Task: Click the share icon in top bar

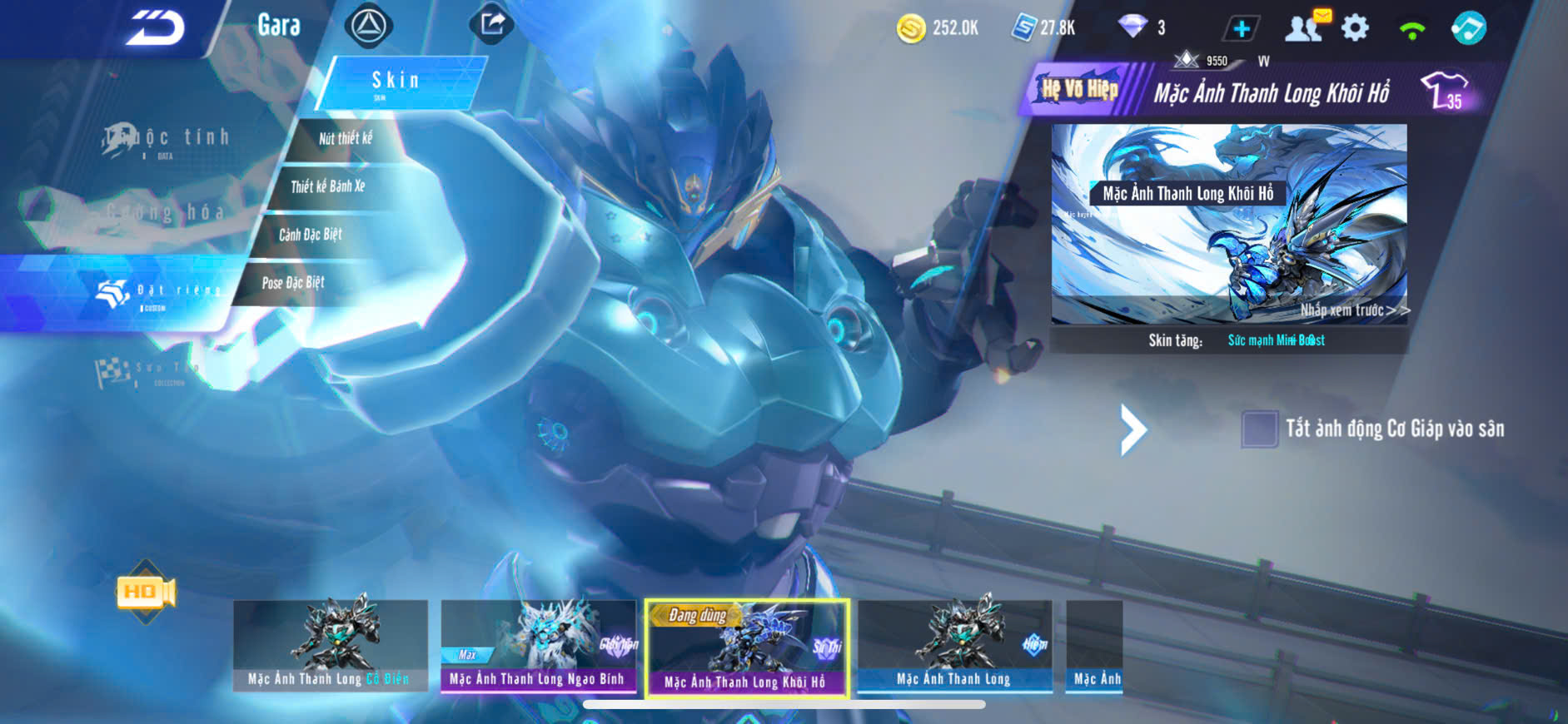Action: (492, 24)
